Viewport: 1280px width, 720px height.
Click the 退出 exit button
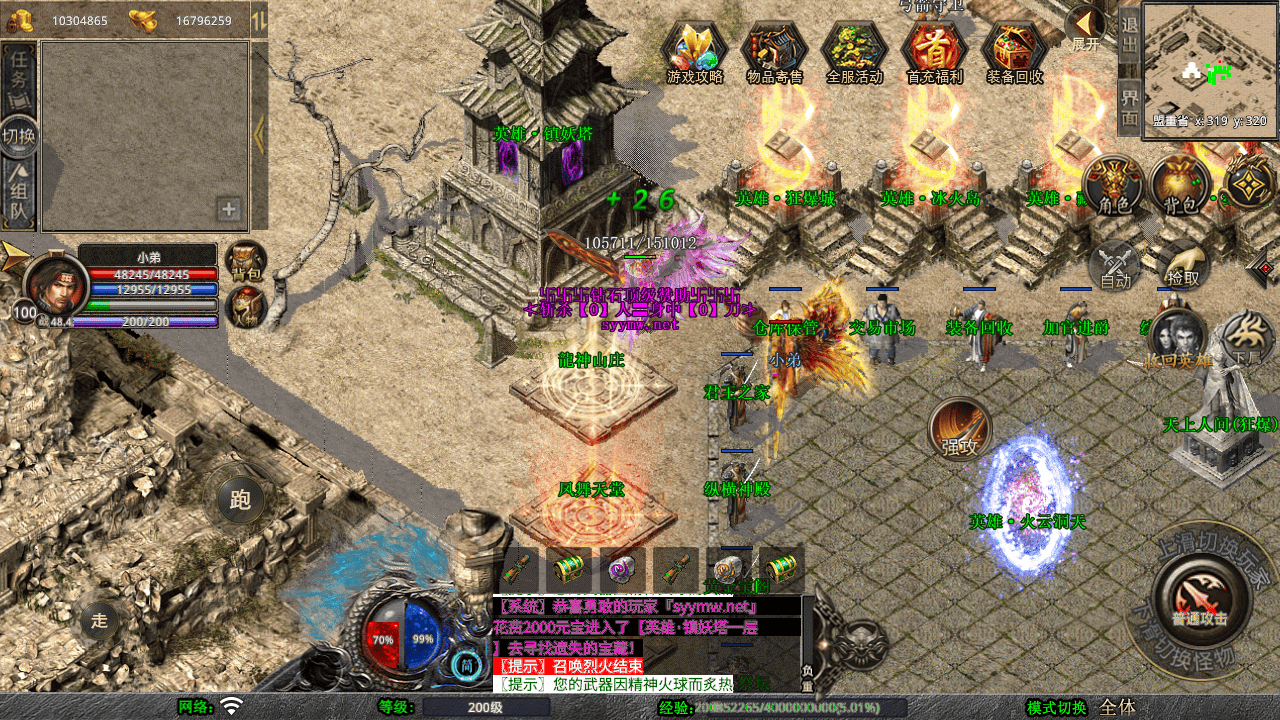(1129, 35)
